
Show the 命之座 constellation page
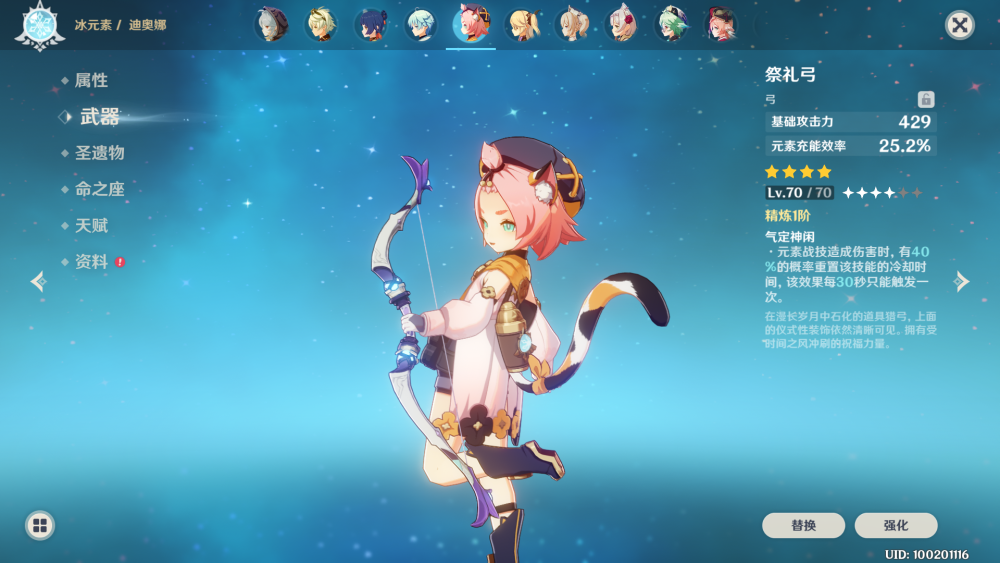pos(99,189)
